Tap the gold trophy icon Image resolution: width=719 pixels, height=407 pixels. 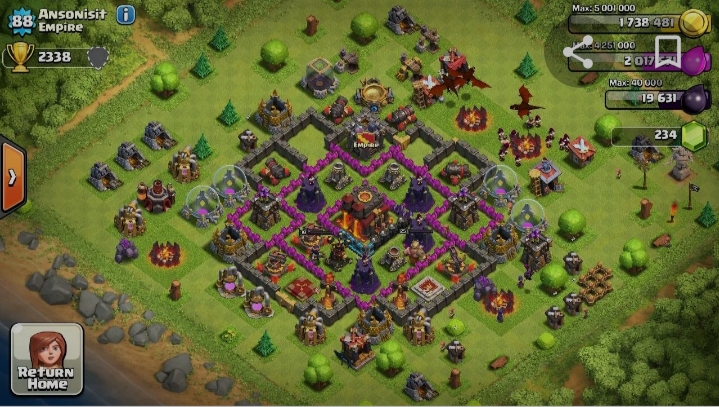pos(19,56)
